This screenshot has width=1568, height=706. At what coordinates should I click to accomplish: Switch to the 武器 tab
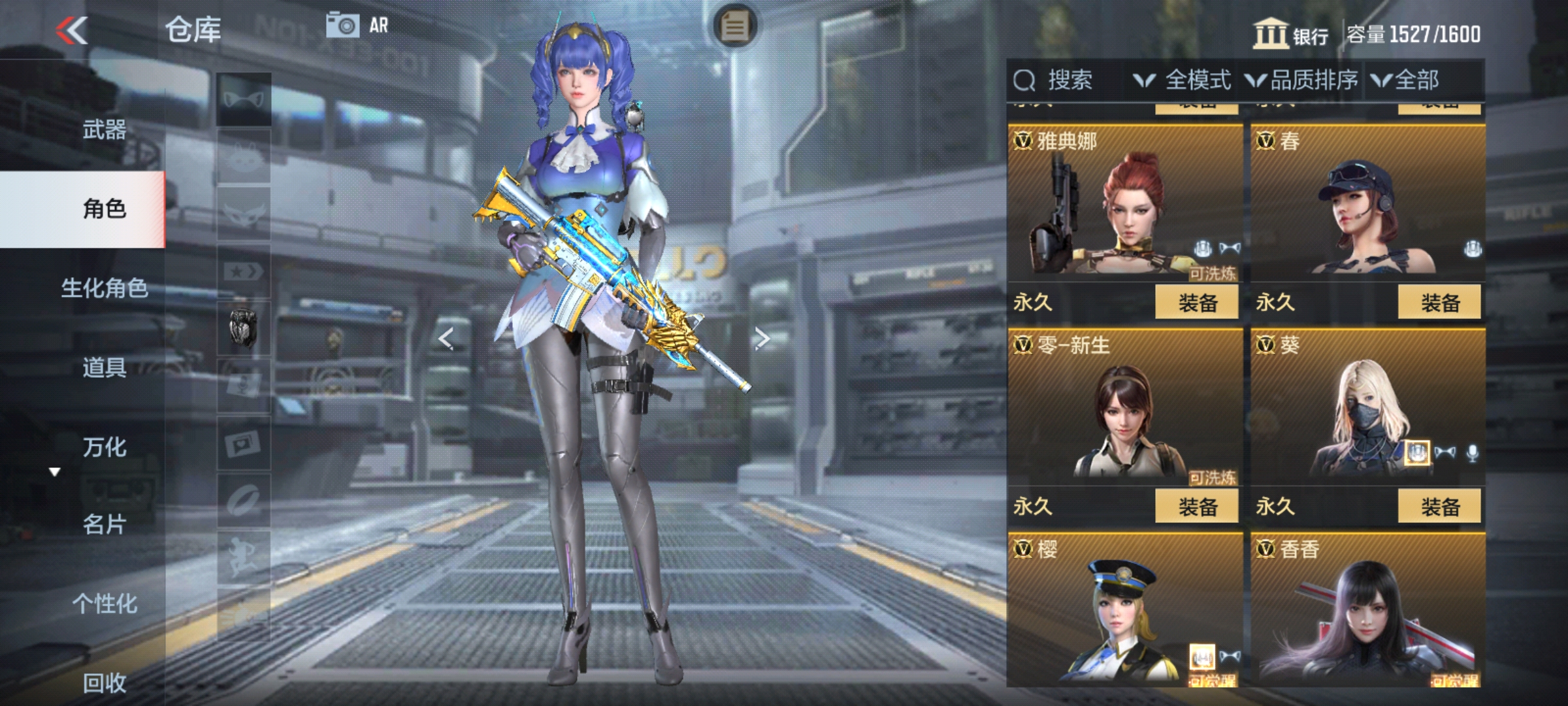[x=105, y=129]
